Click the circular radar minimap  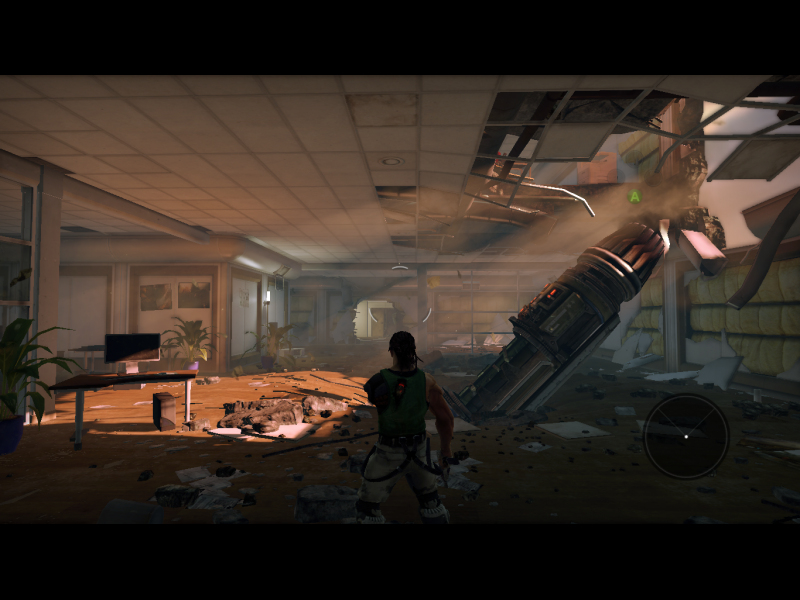tap(685, 436)
